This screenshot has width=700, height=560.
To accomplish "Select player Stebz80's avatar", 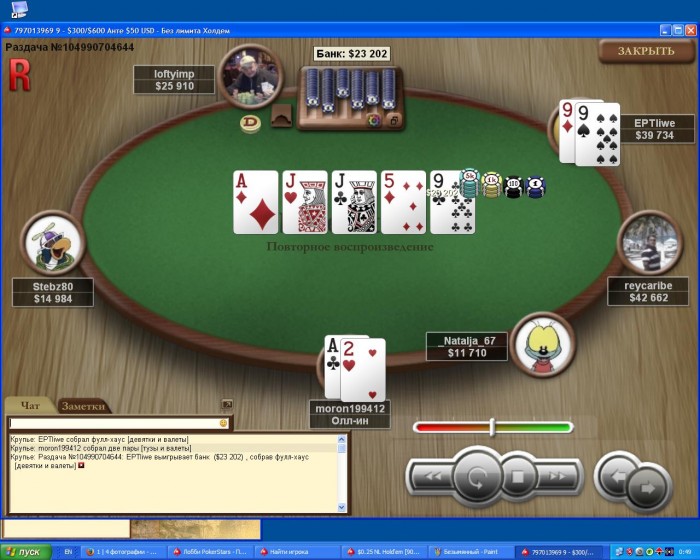I will [x=53, y=245].
